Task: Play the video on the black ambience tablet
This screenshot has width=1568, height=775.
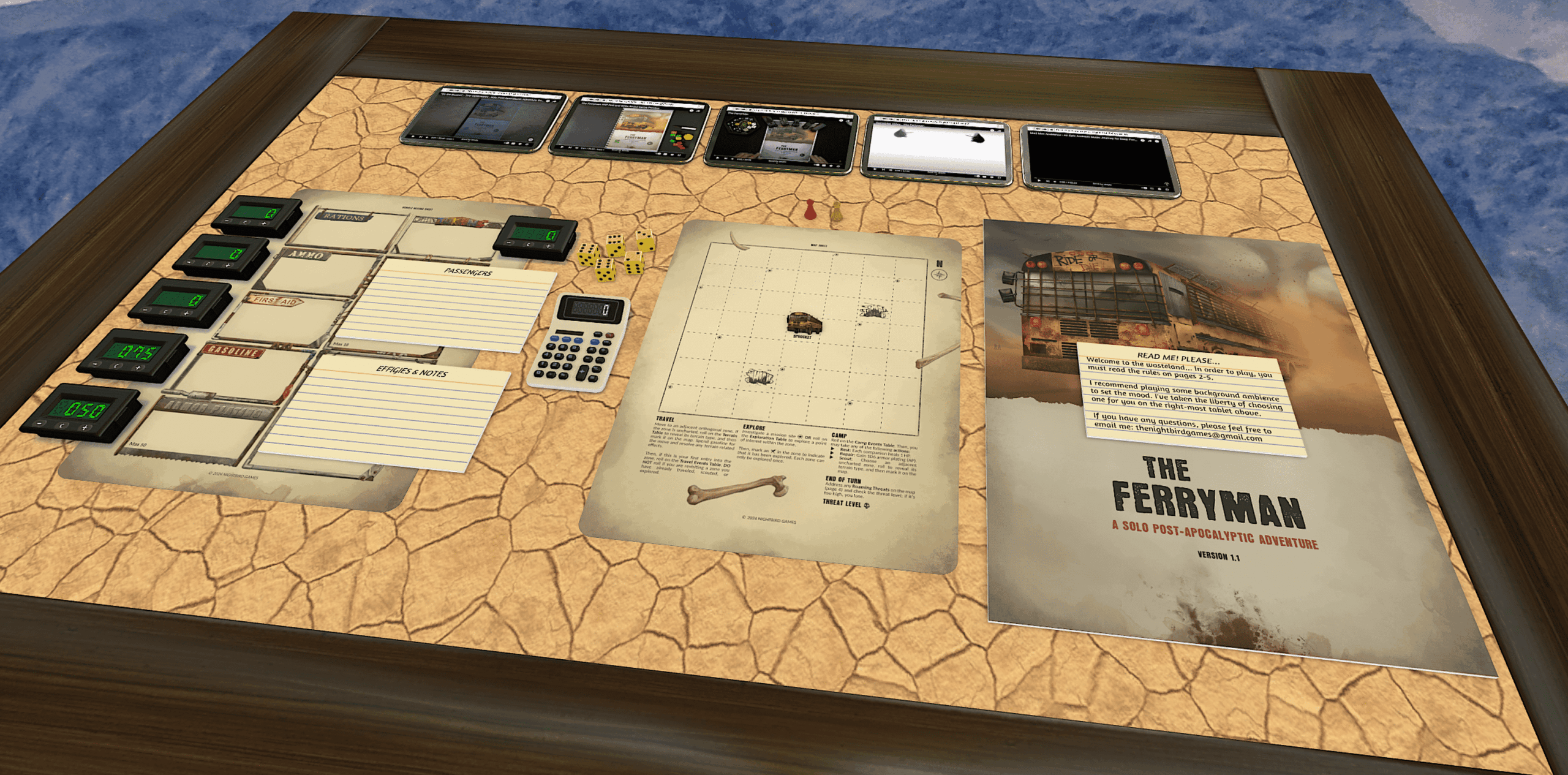Action: [x=1039, y=181]
